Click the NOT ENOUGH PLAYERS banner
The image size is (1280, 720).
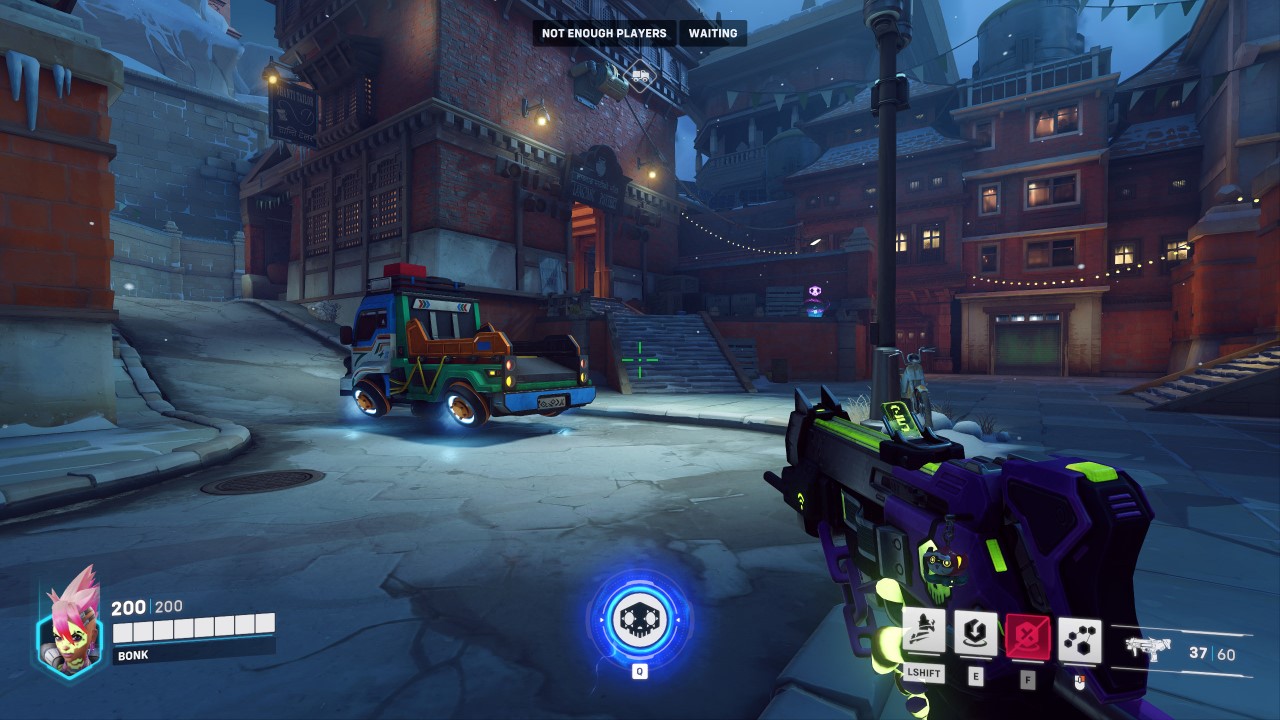602,33
